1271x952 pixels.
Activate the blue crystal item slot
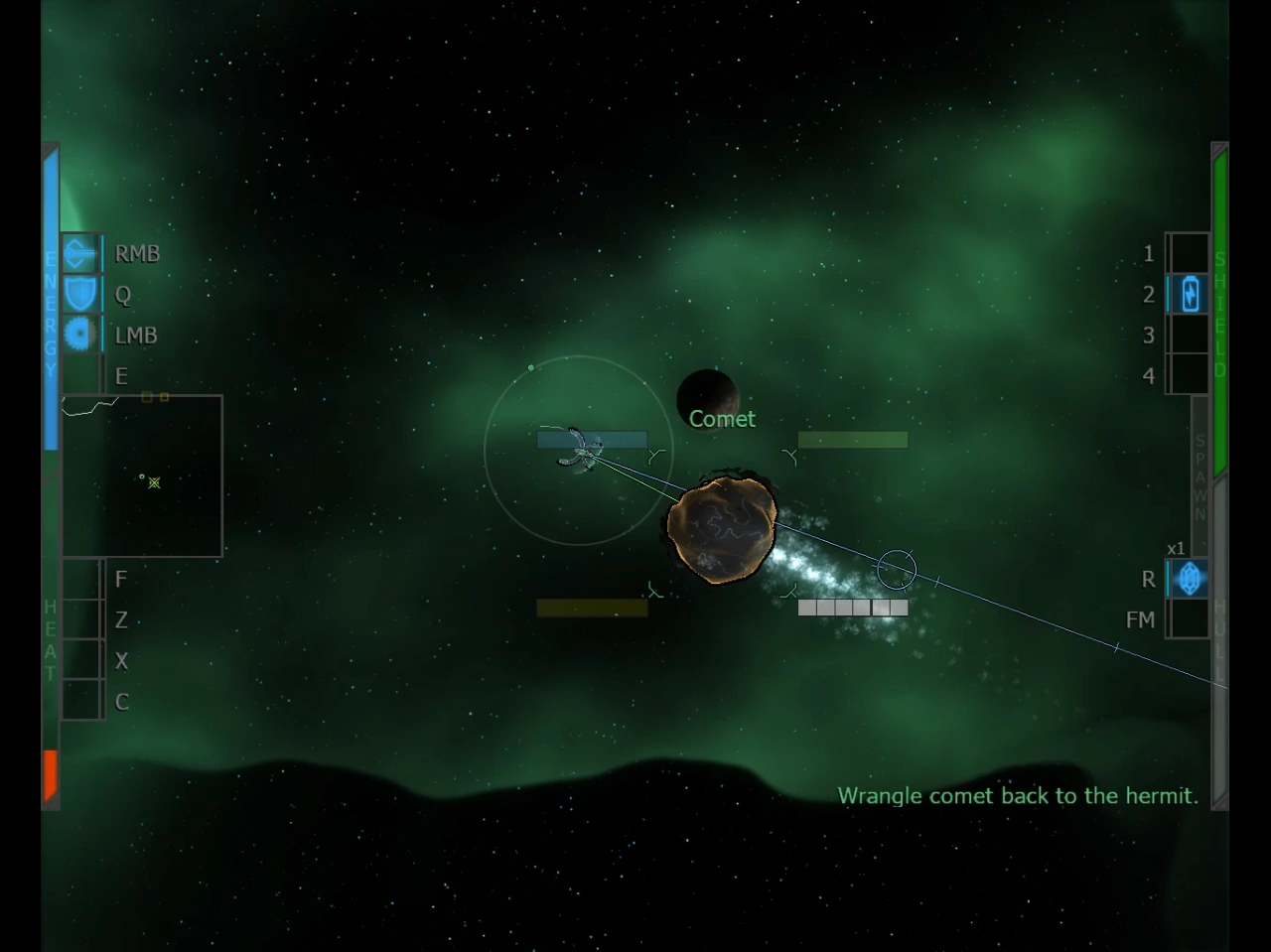pos(1189,579)
